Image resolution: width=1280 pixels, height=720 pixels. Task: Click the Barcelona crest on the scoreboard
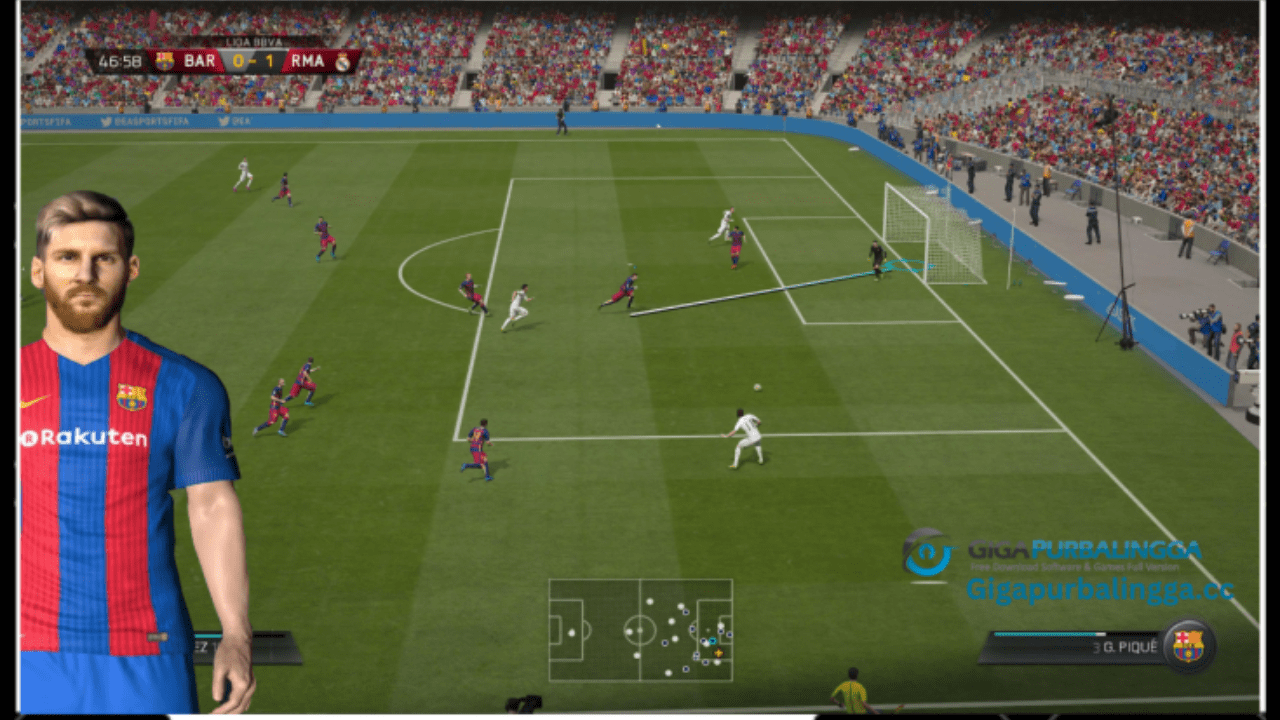[165, 62]
